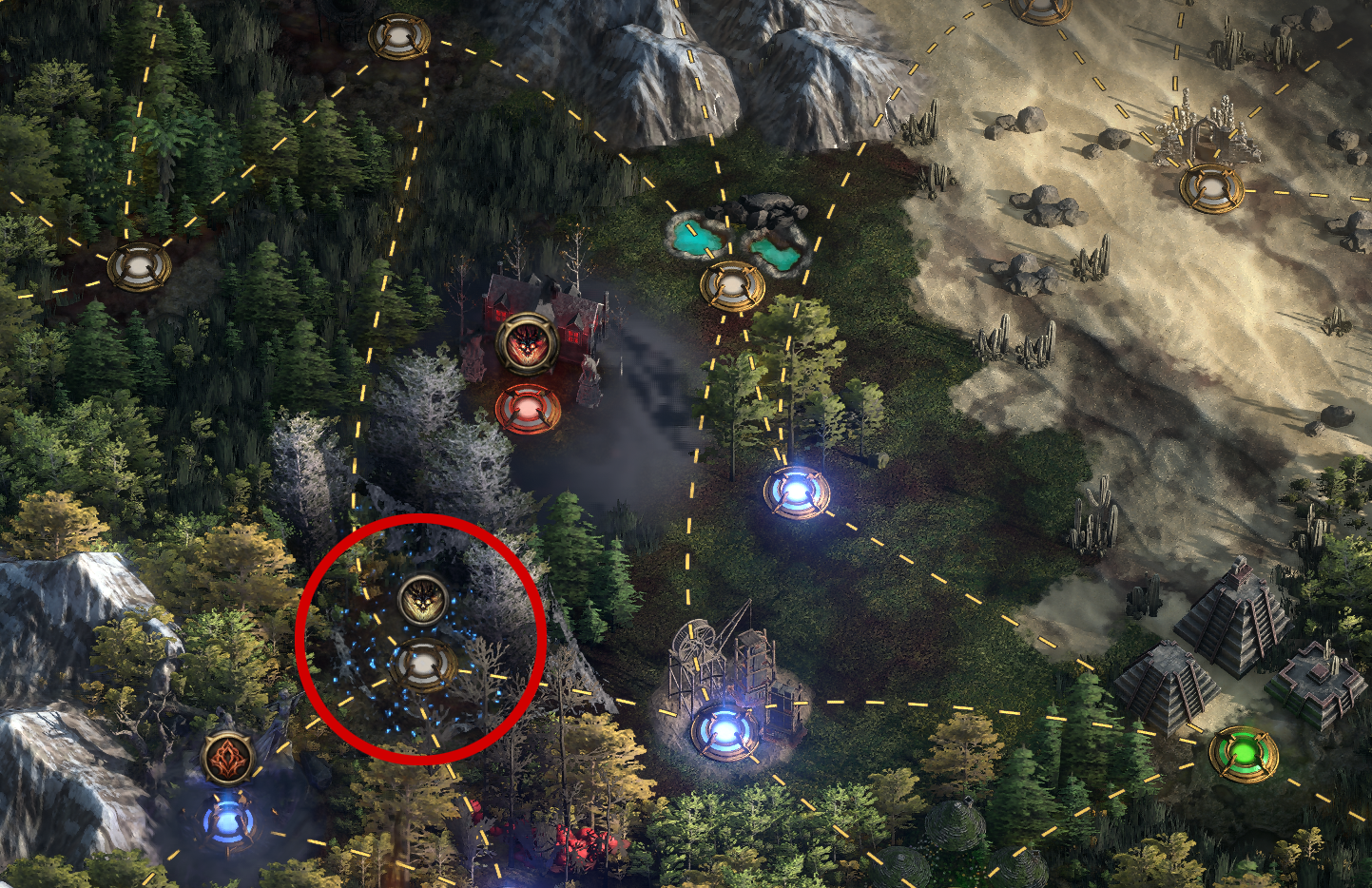This screenshot has width=1372, height=888.
Task: Select the blue node beneath the orange sigil icon
Action: click(228, 819)
